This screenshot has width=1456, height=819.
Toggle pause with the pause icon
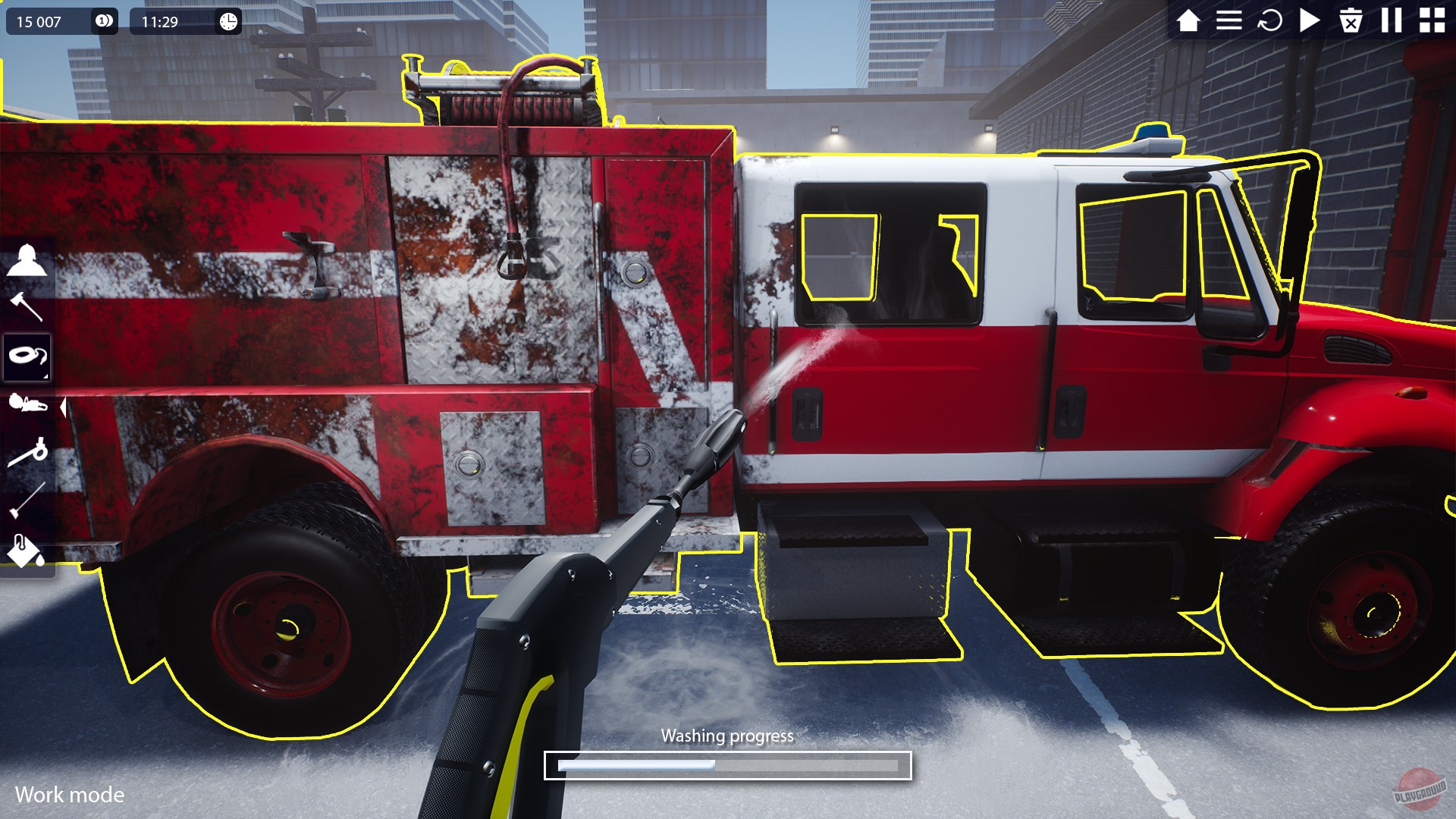1391,20
